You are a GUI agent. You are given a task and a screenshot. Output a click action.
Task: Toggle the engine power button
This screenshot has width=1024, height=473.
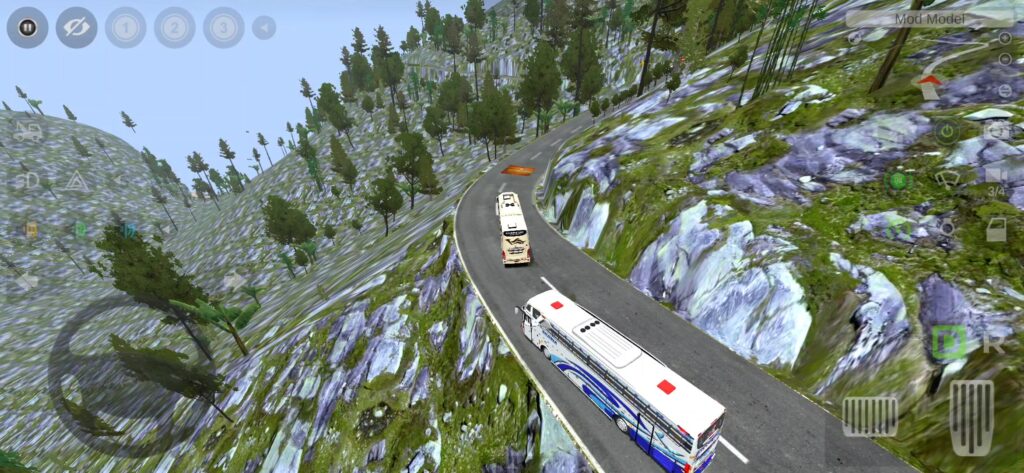(946, 130)
